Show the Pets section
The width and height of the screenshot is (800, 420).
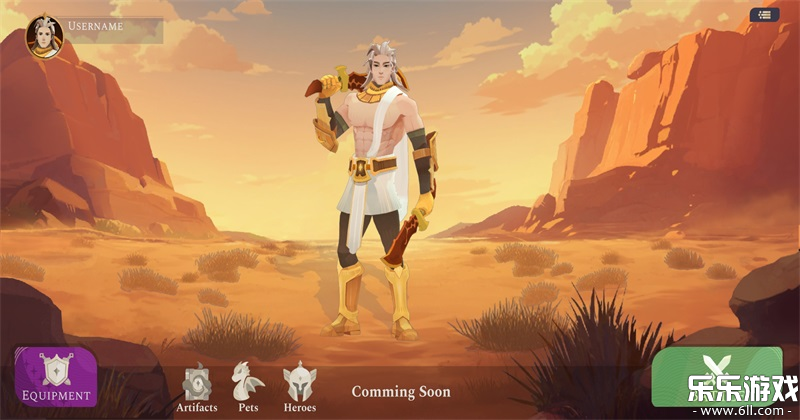point(247,386)
